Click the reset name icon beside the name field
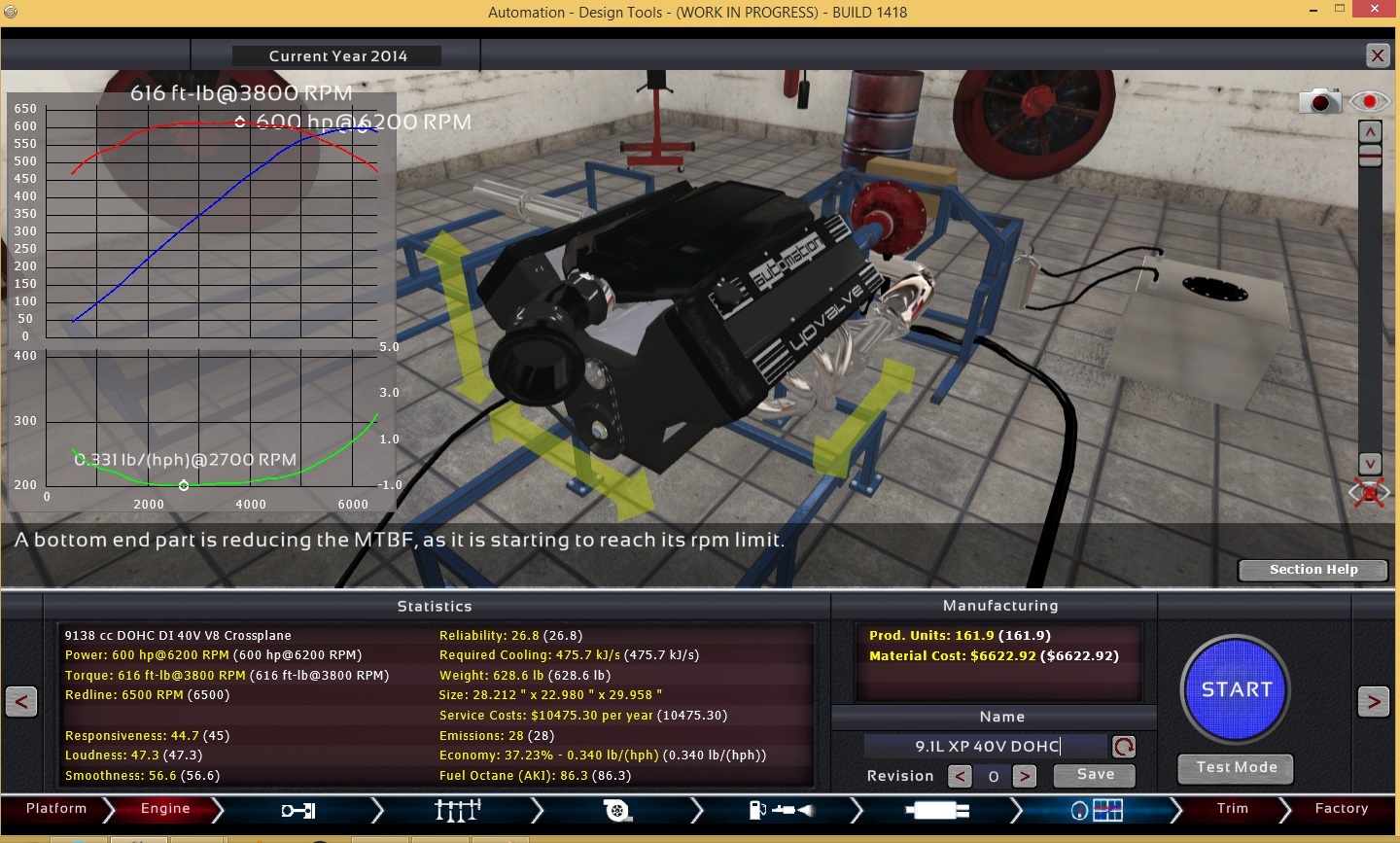The height and width of the screenshot is (843, 1400). click(x=1124, y=747)
